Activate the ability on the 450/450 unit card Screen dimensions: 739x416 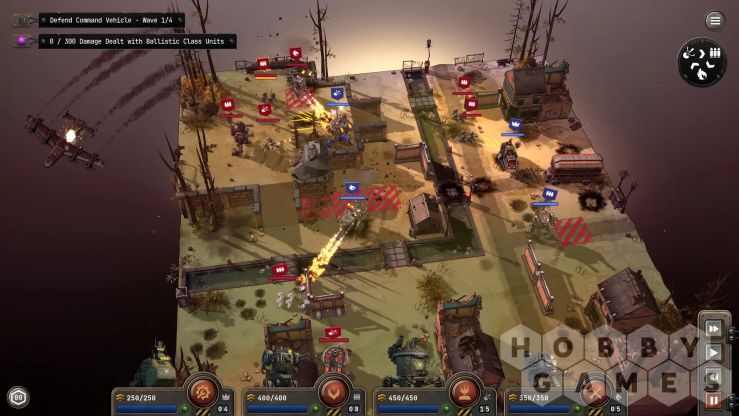tap(463, 389)
